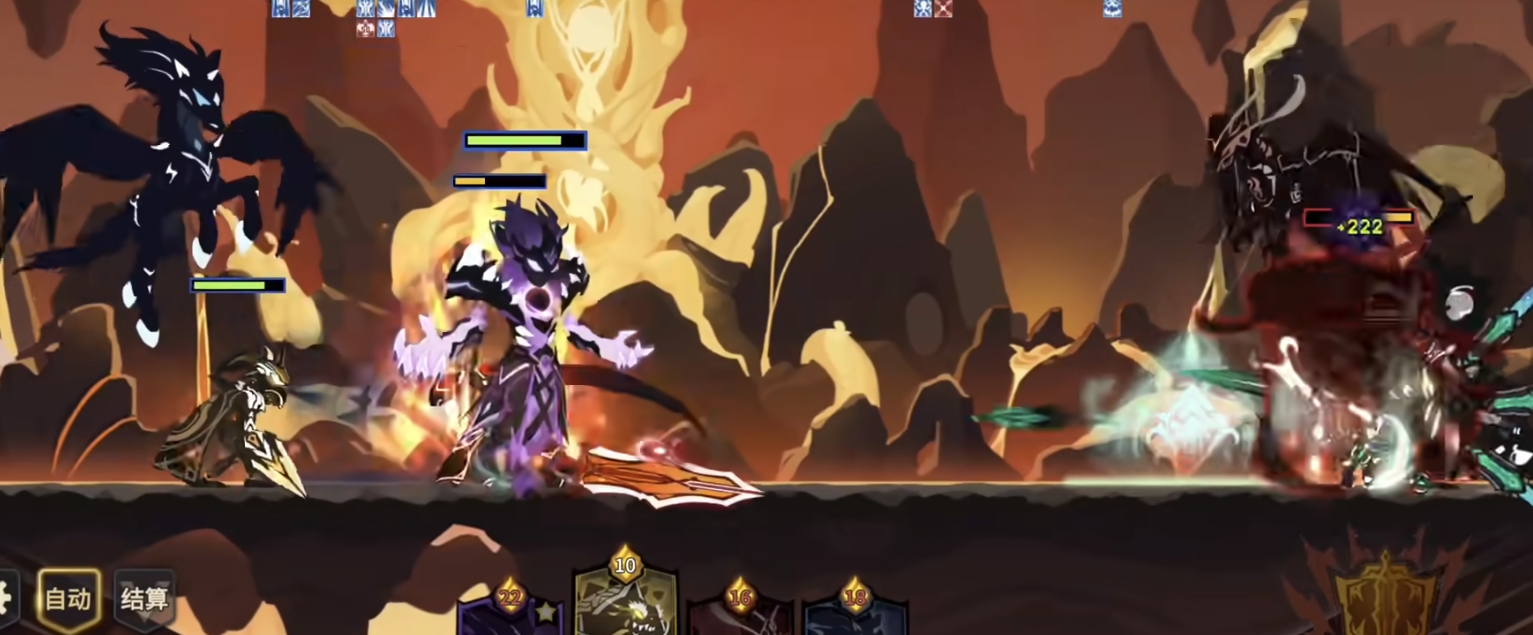Select the purple unit card costing 22
The image size is (1533, 635).
[x=511, y=617]
